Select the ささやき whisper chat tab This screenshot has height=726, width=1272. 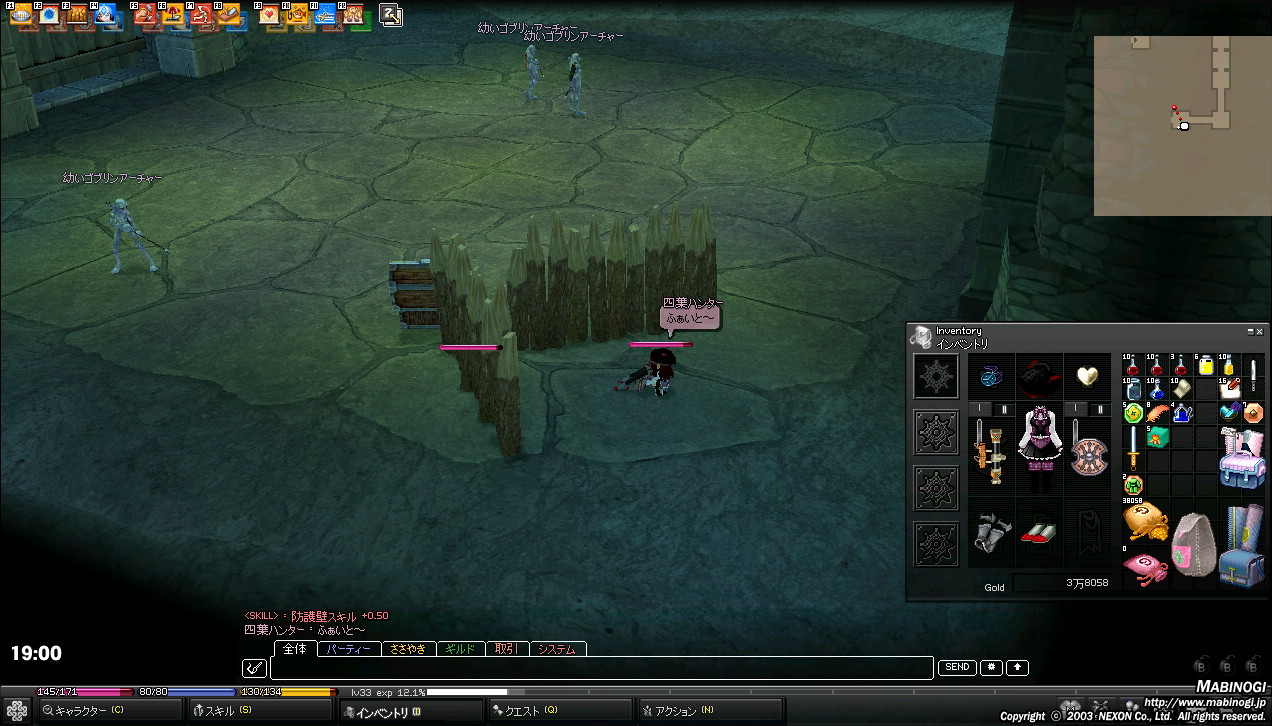[408, 649]
